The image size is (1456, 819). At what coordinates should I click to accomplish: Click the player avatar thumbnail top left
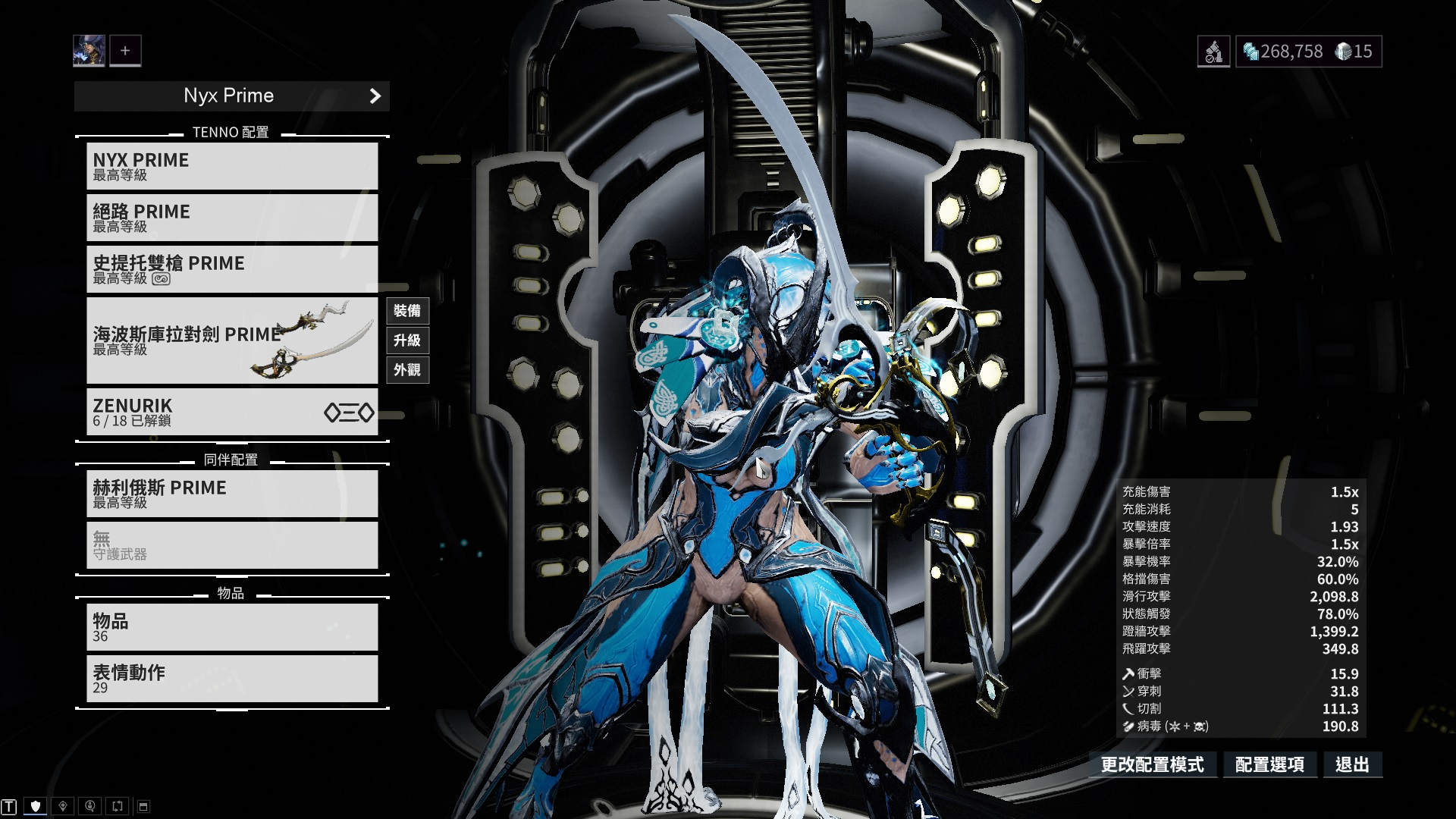pos(89,50)
